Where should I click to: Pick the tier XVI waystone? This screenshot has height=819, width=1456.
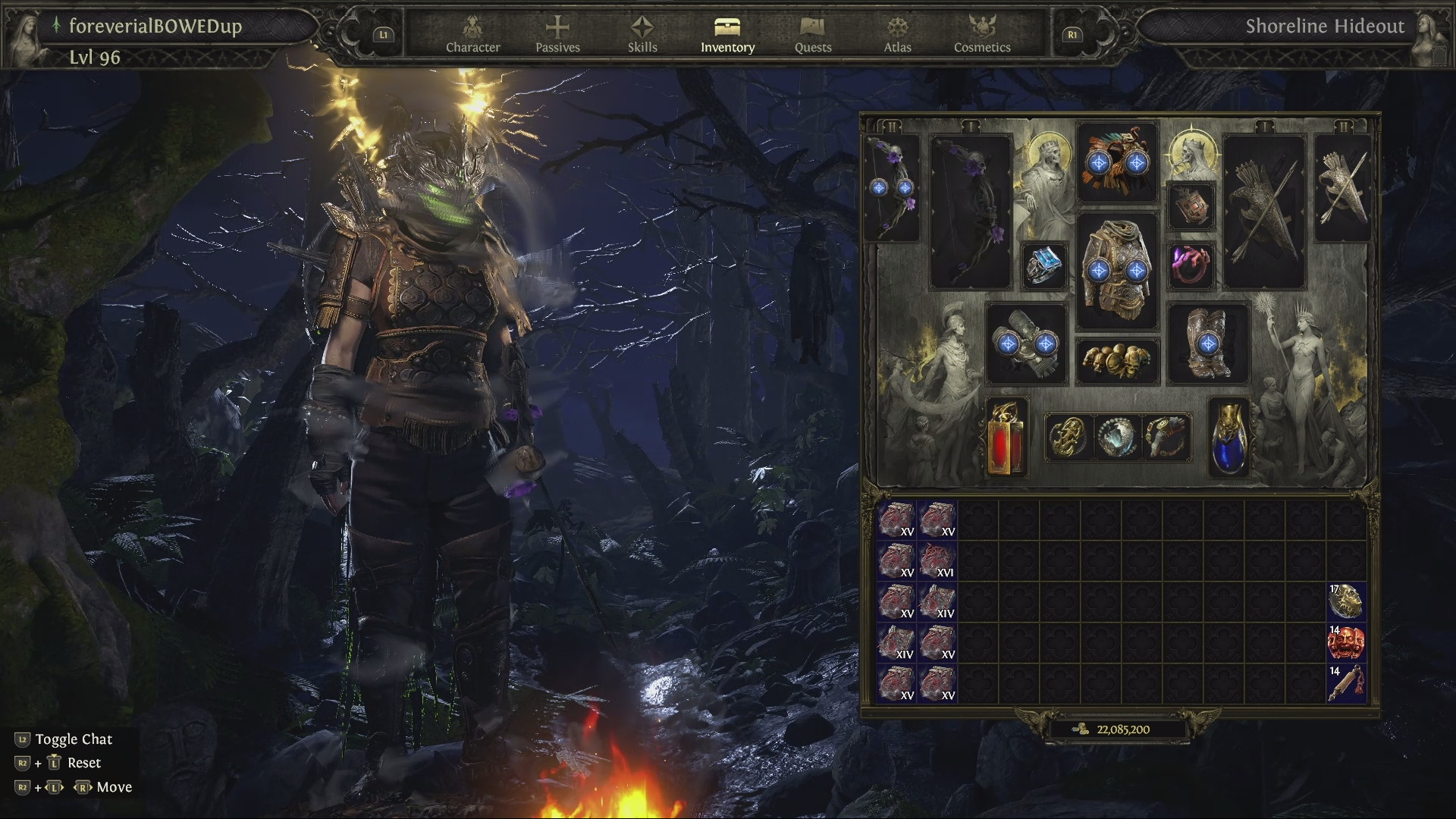[937, 561]
